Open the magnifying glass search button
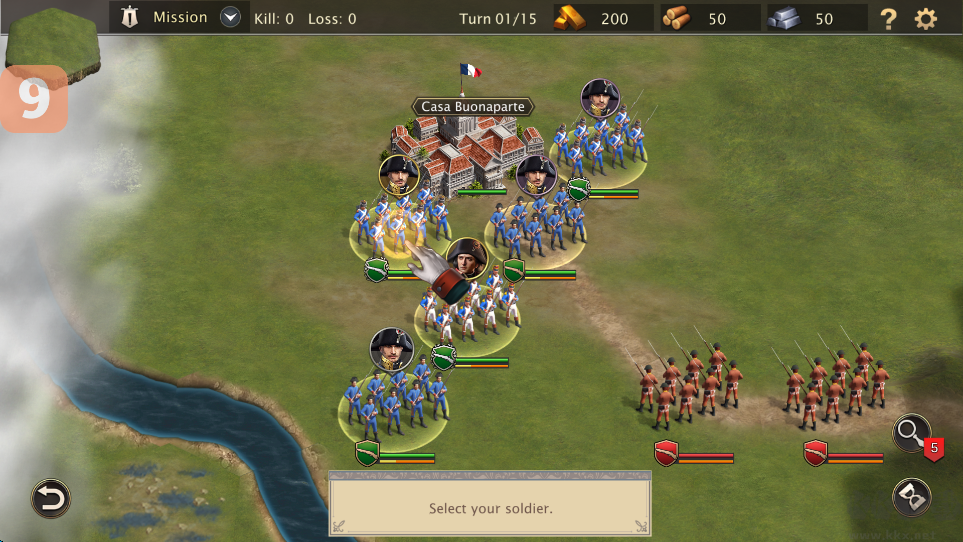The width and height of the screenshot is (963, 542). (912, 433)
